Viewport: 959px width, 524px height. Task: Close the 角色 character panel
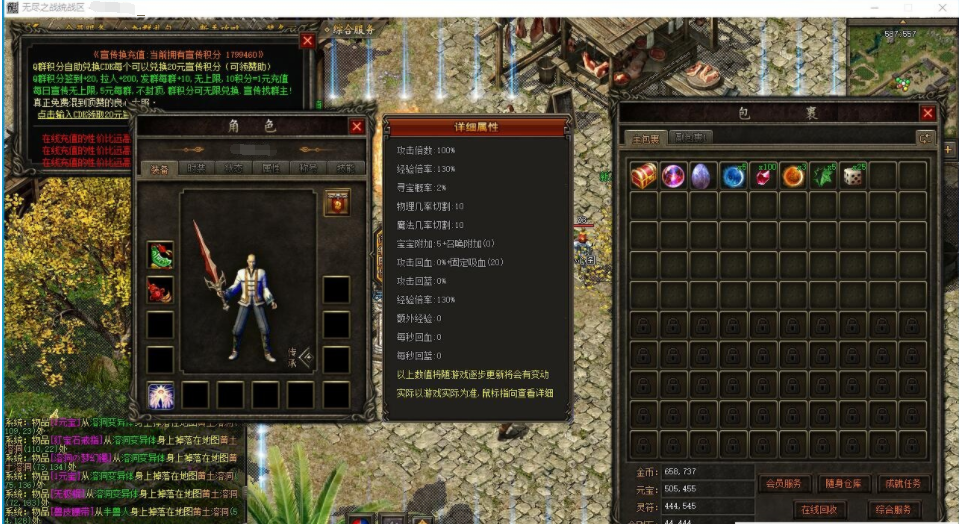tap(357, 127)
